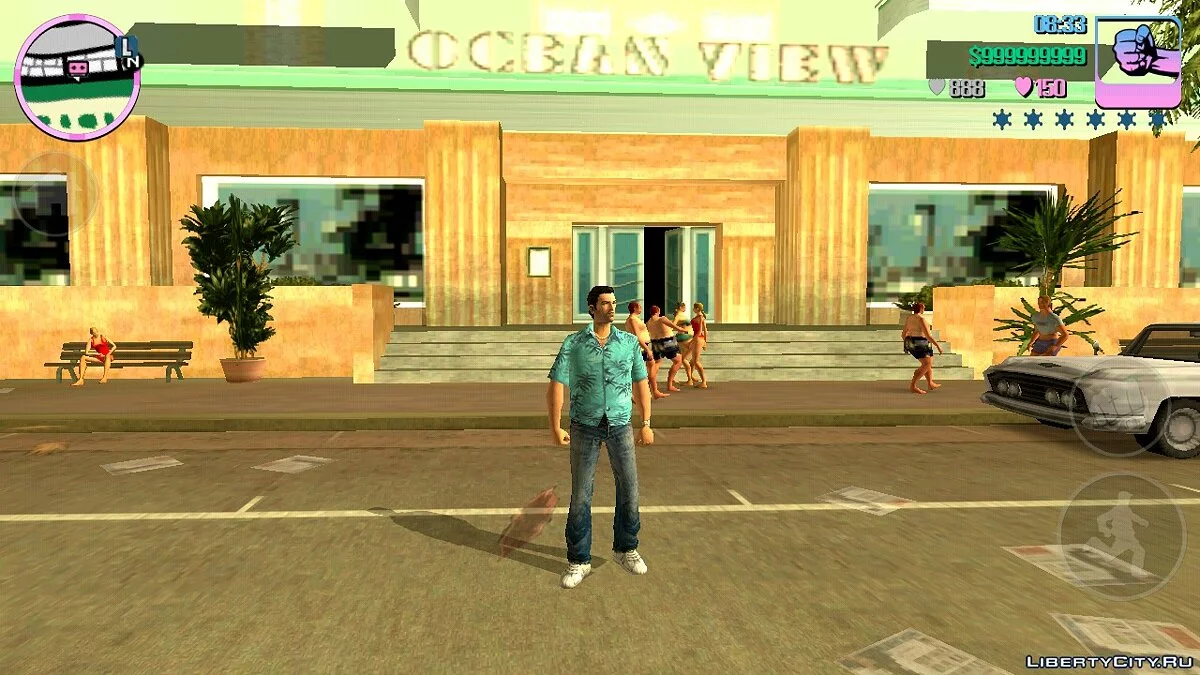This screenshot has width=1200, height=675.
Task: Activate the running man sprint button
Action: pyautogui.click(x=1120, y=537)
